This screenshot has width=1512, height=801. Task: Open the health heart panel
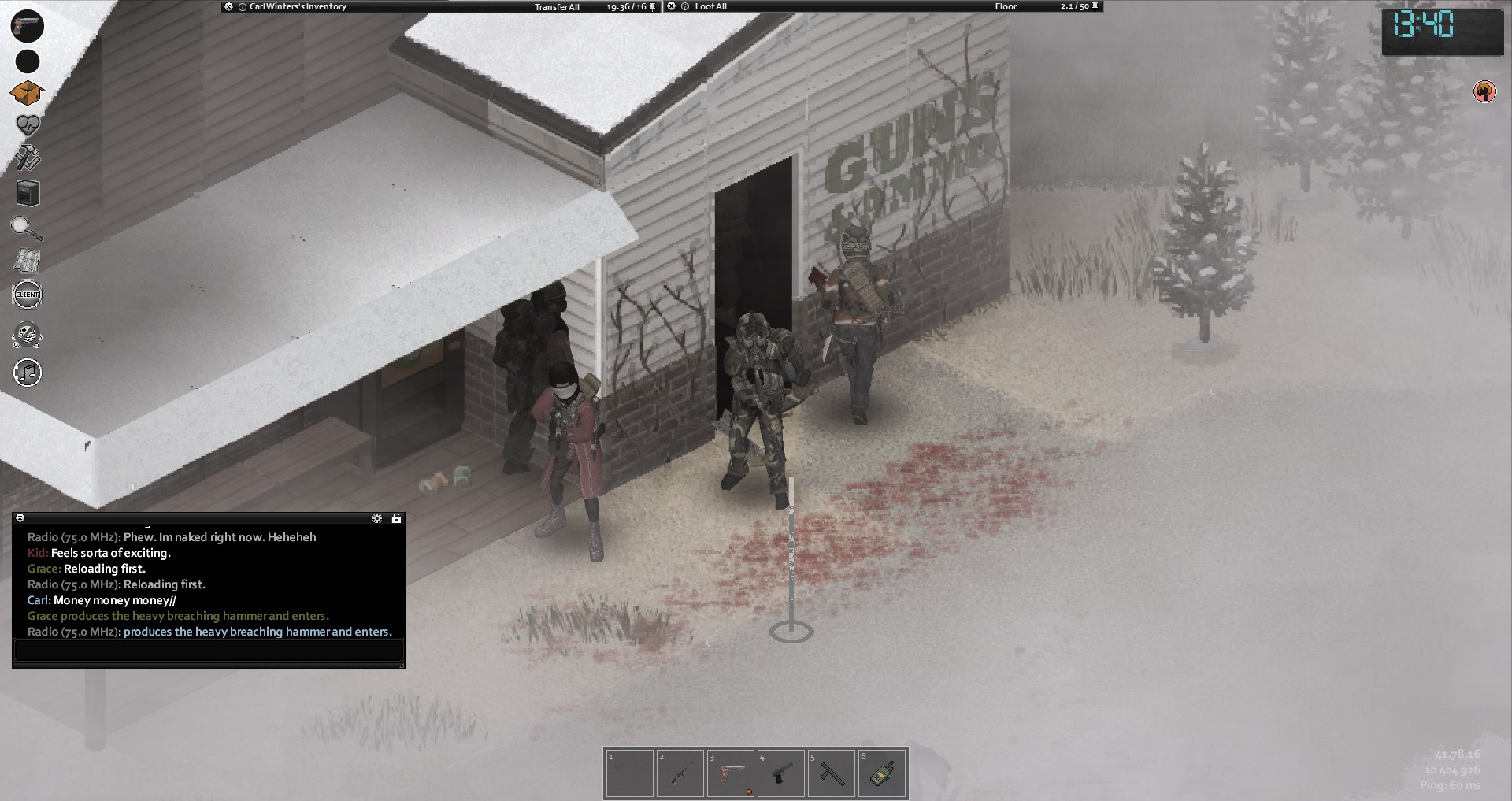(x=28, y=125)
